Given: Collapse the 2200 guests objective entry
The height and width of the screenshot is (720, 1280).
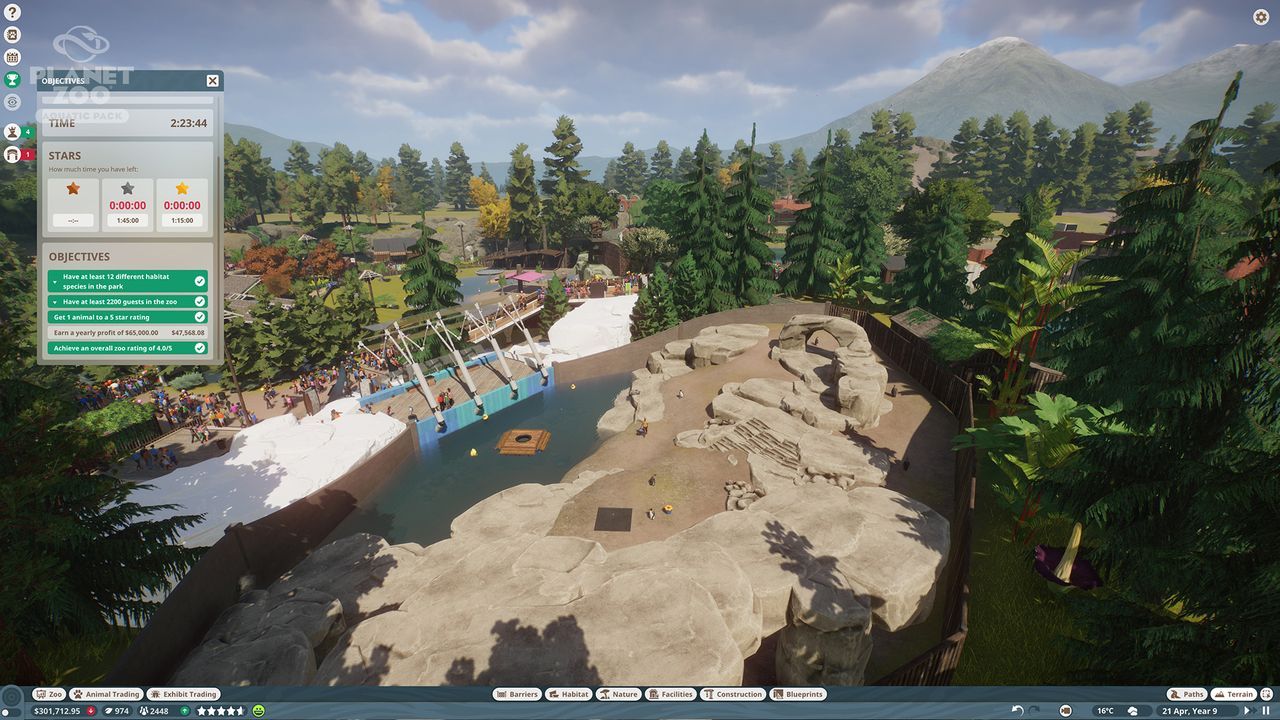Looking at the screenshot, I should (54, 304).
